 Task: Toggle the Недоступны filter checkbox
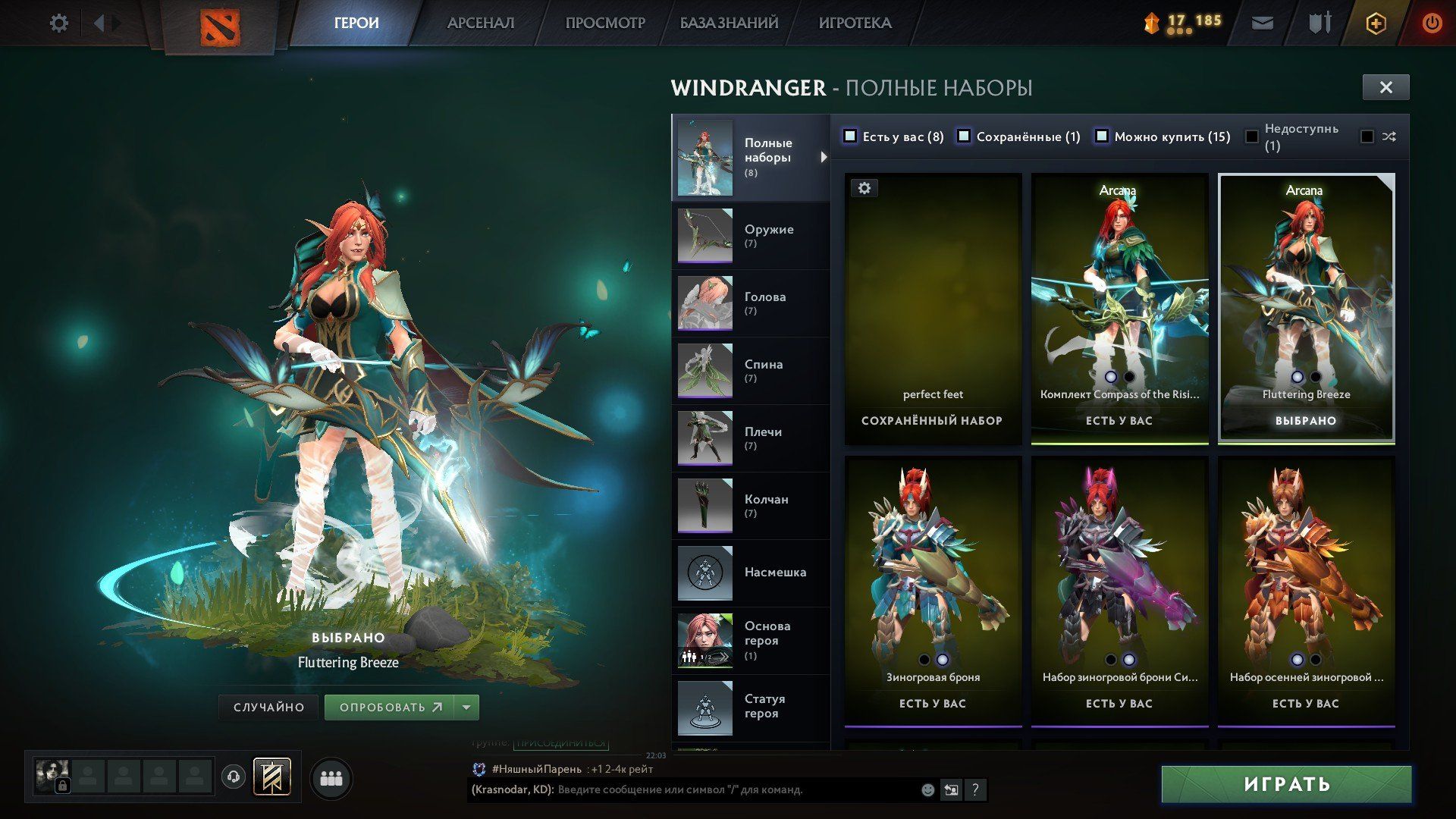pyautogui.click(x=1252, y=137)
